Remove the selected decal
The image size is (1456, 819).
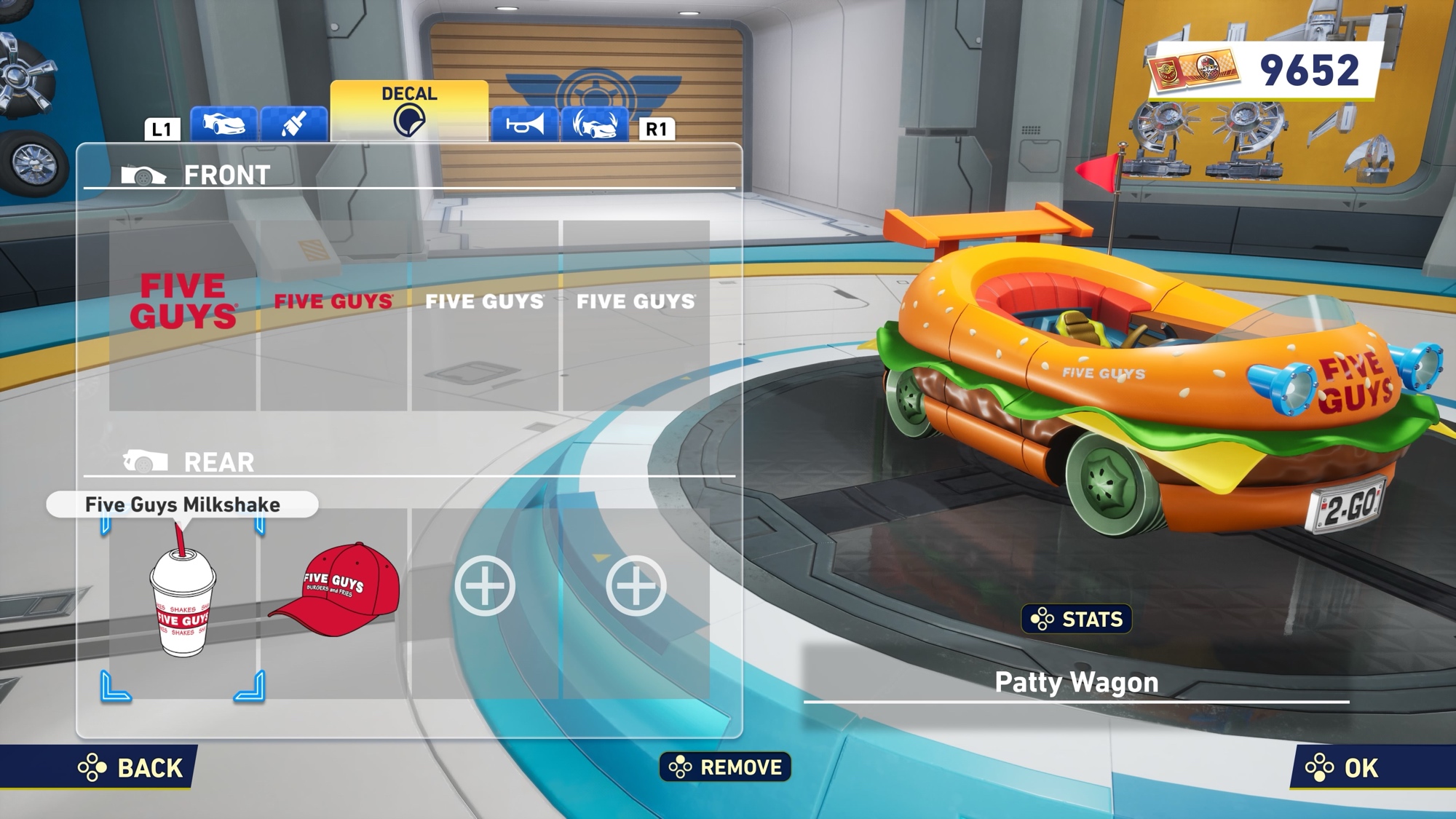pos(725,767)
